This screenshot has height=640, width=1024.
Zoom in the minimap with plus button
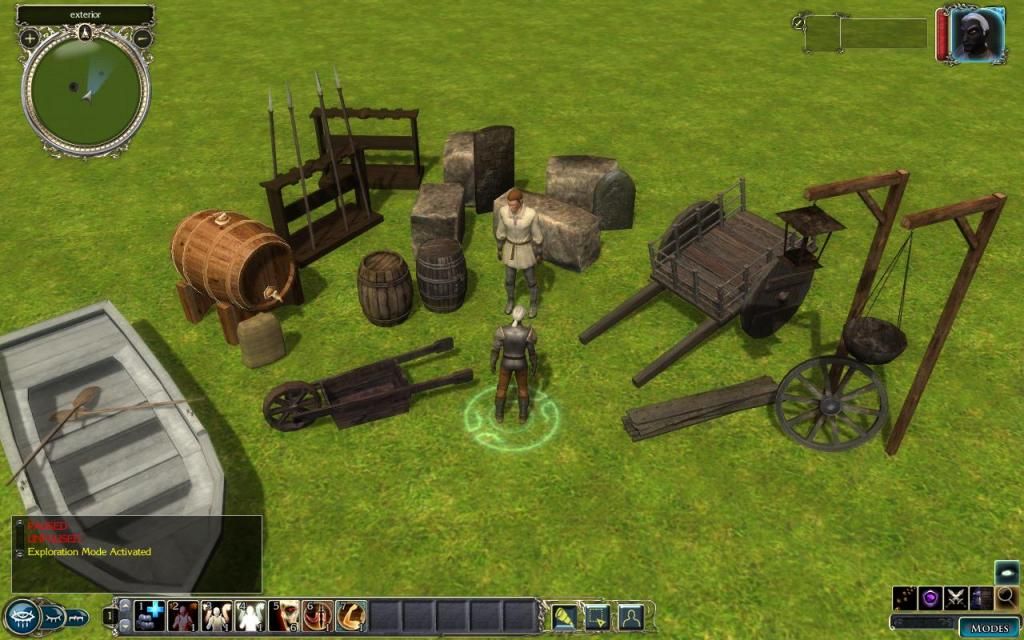click(30, 38)
